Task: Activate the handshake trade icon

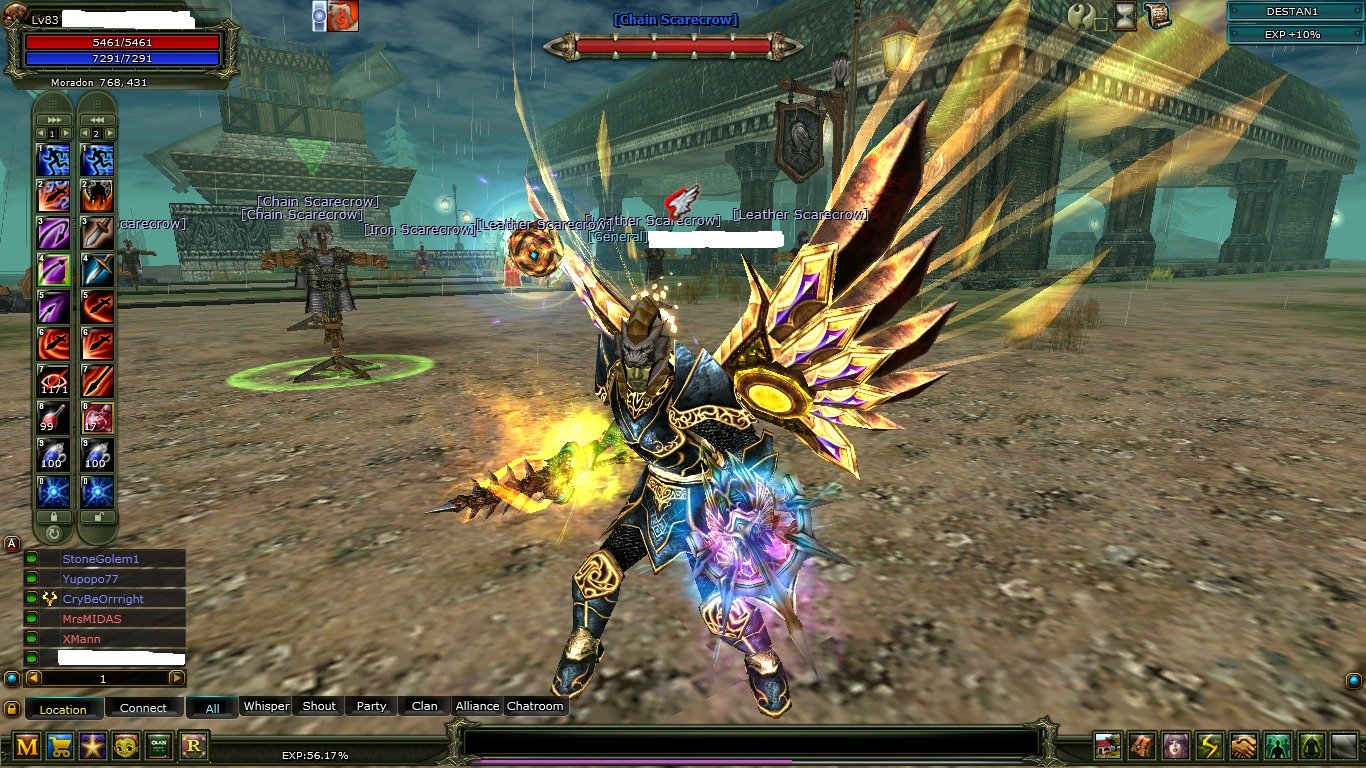Action: click(1243, 746)
